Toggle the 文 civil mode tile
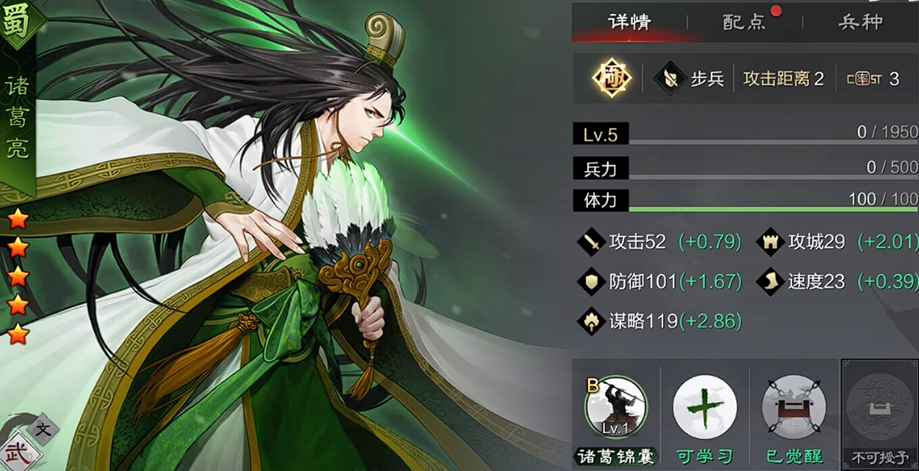Viewport: 919px width, 471px height. pos(43,429)
